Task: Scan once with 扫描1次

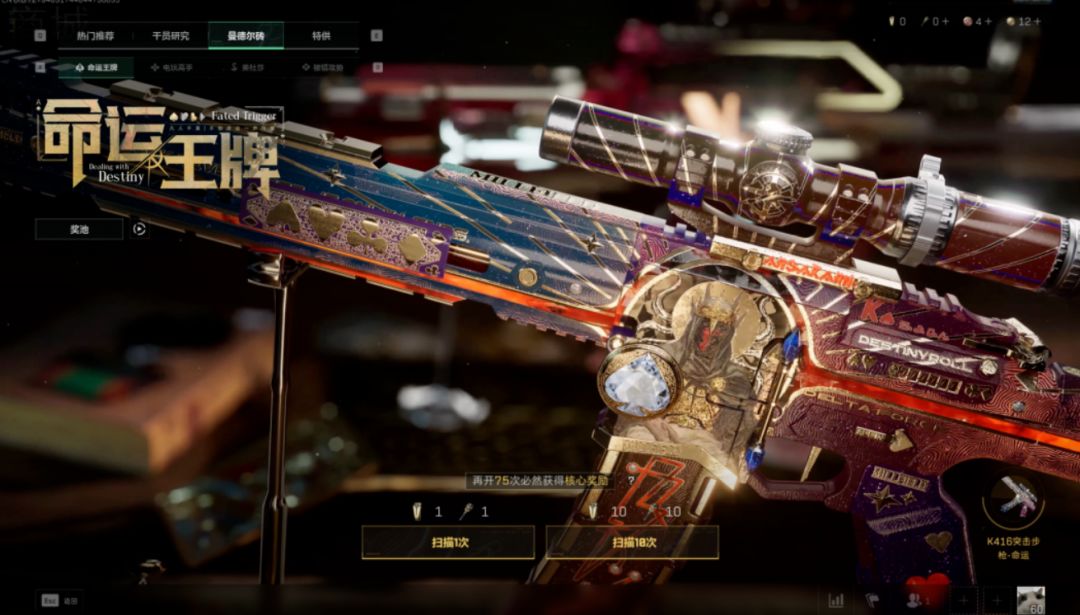Action: click(447, 542)
